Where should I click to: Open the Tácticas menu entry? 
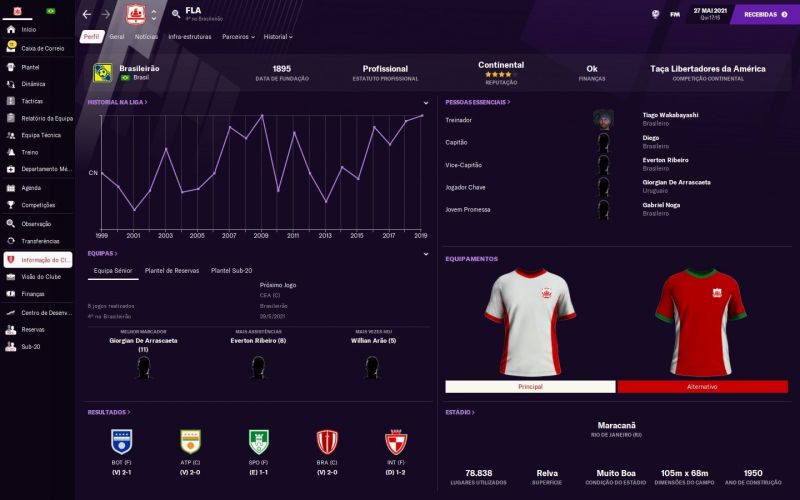pos(32,101)
